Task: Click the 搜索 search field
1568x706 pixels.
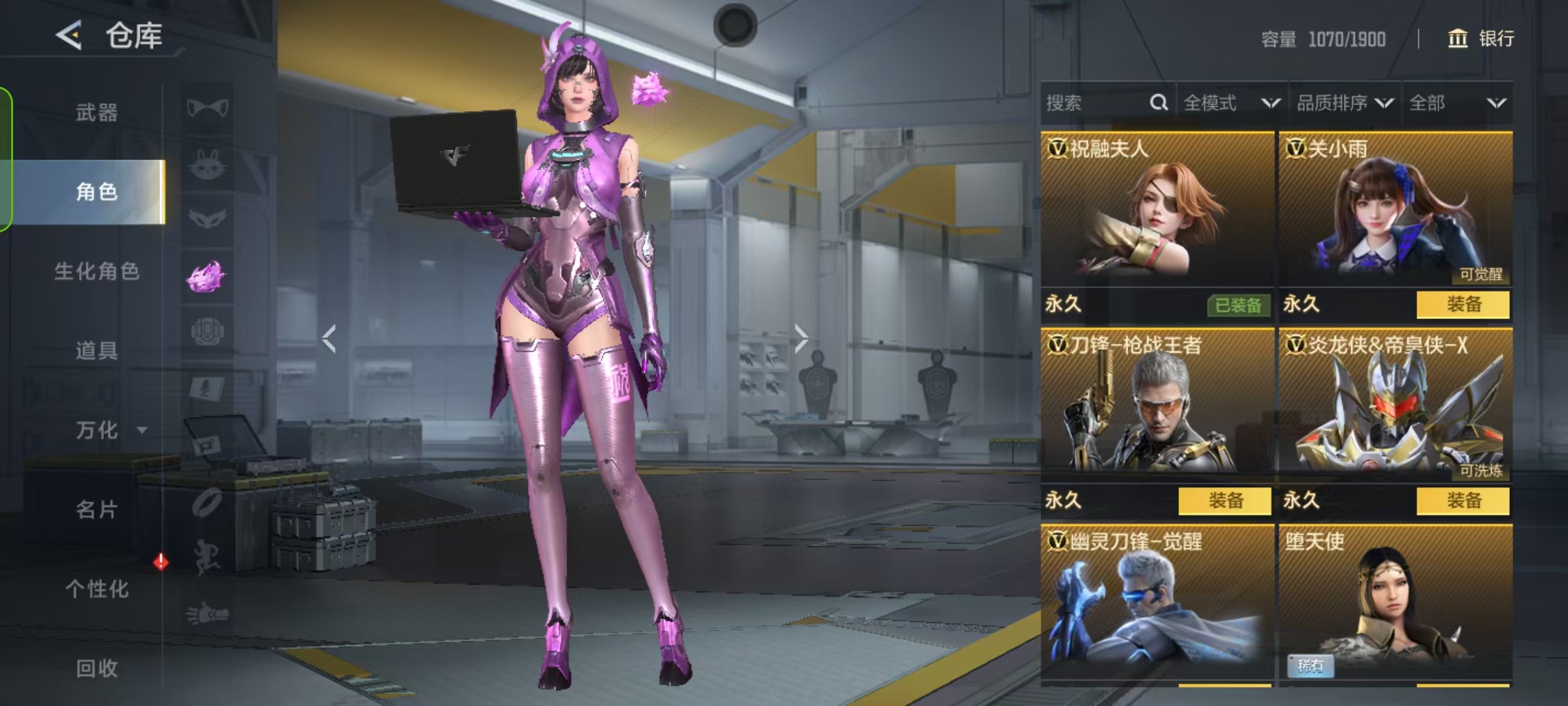Action: click(1098, 103)
